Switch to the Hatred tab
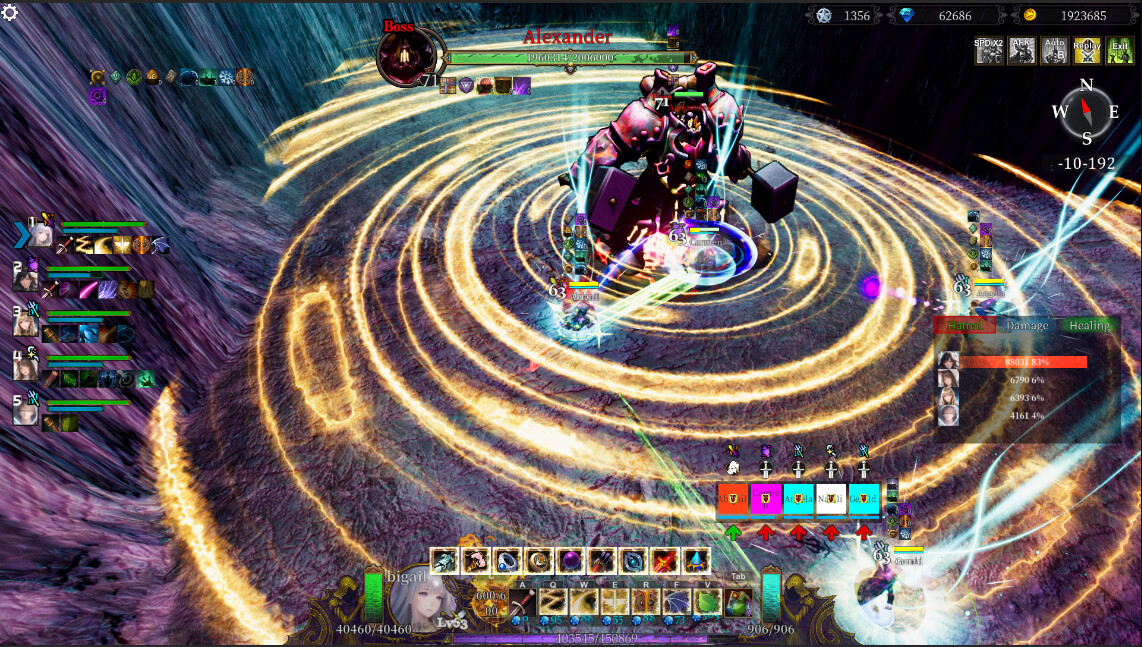The image size is (1142, 647). pyautogui.click(x=965, y=326)
